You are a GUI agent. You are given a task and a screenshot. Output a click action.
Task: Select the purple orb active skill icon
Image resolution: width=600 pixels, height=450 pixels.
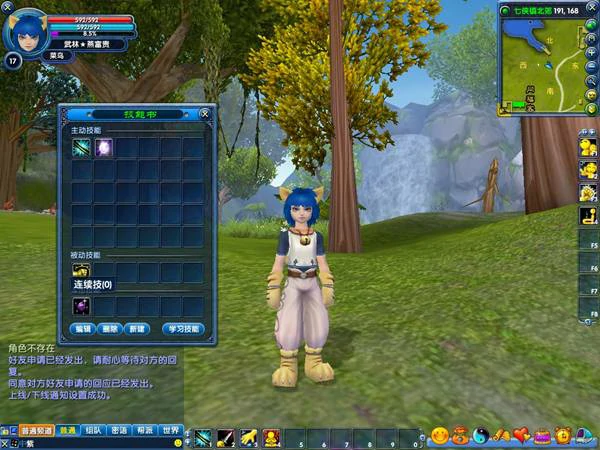103,148
